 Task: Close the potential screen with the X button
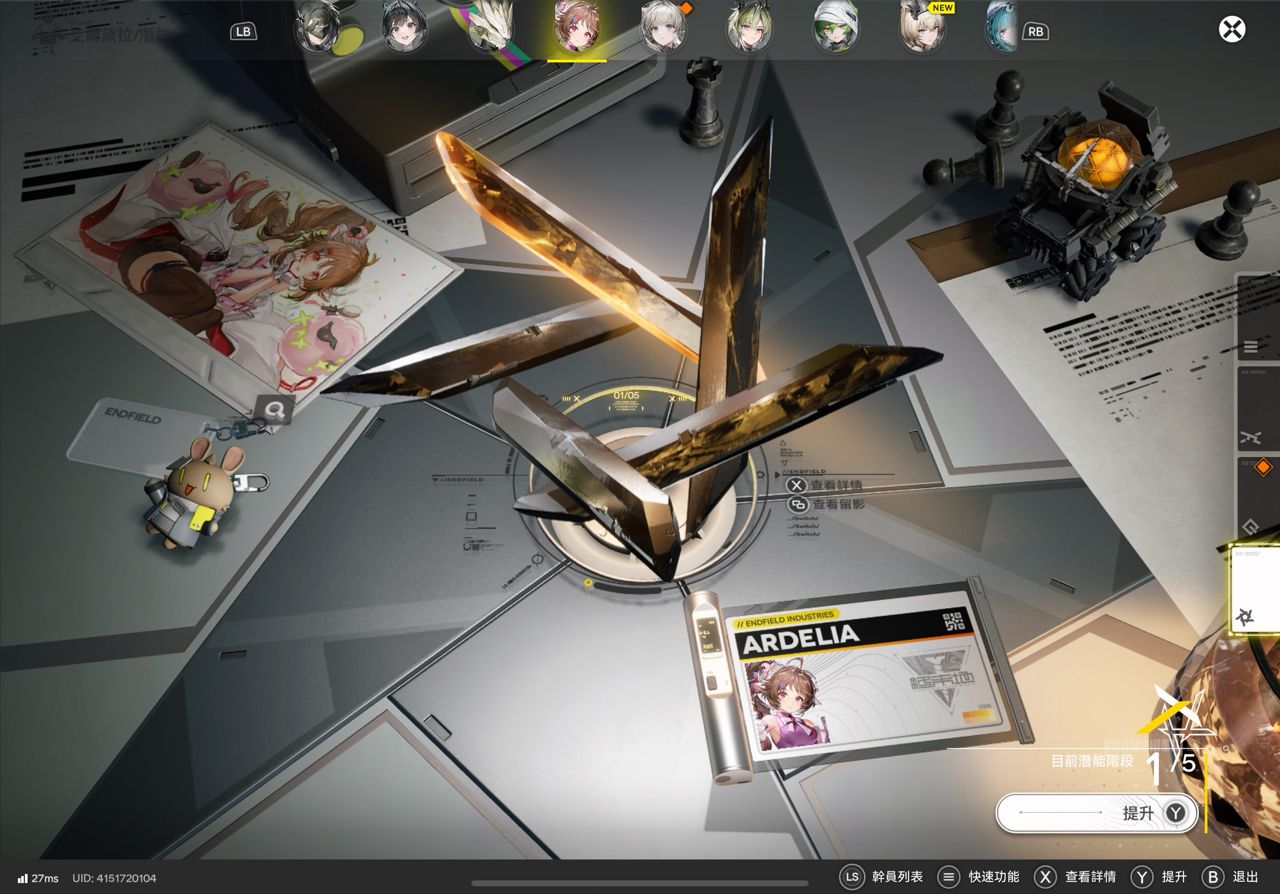(x=1232, y=29)
